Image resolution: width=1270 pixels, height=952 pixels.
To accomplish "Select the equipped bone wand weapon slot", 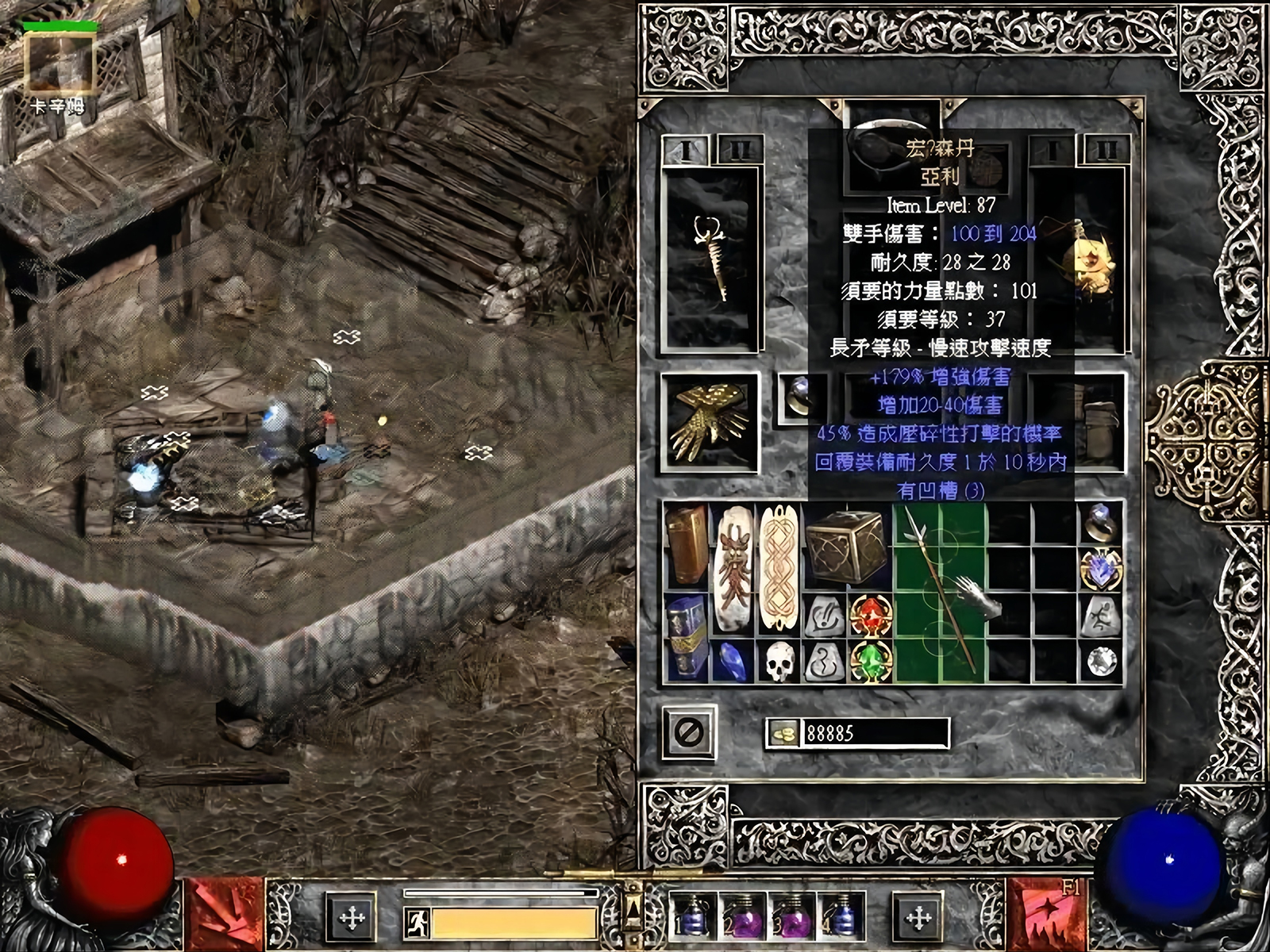I will pos(709,259).
